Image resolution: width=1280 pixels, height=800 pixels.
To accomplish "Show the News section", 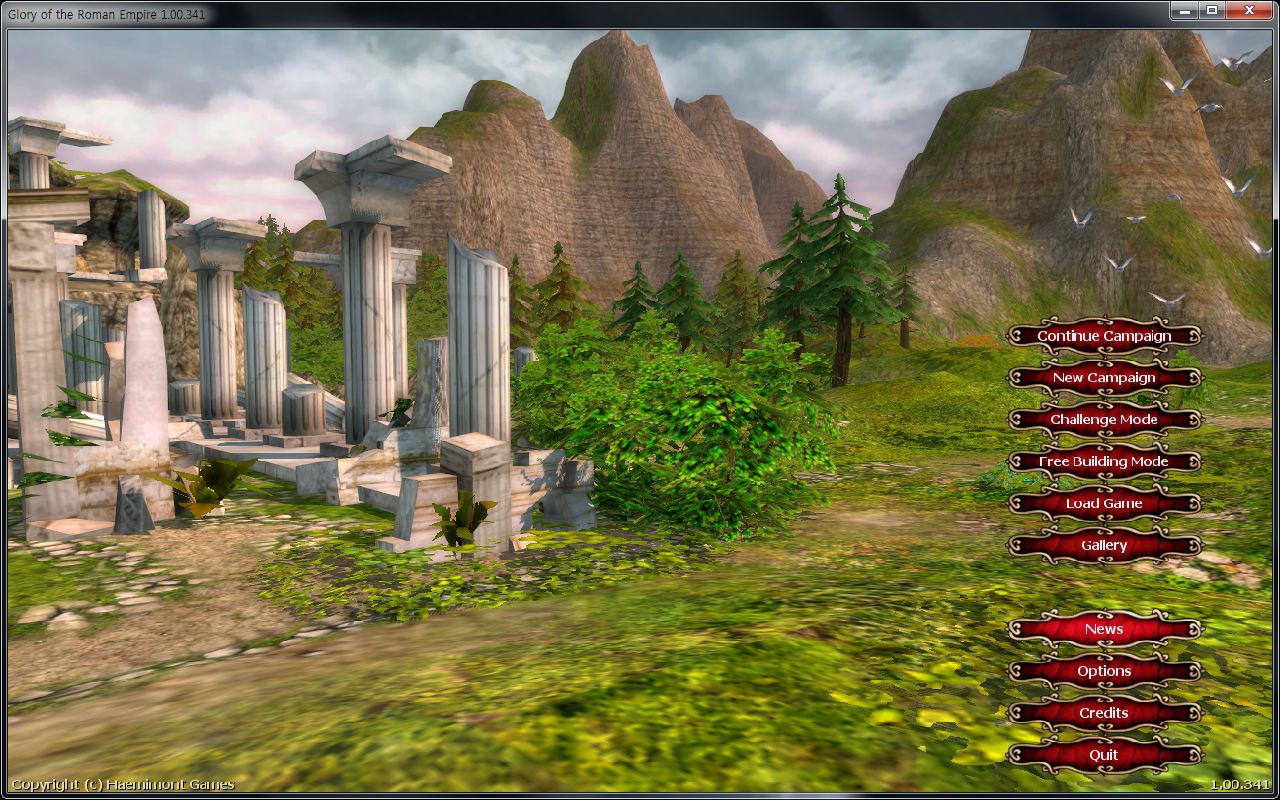I will coord(1104,630).
